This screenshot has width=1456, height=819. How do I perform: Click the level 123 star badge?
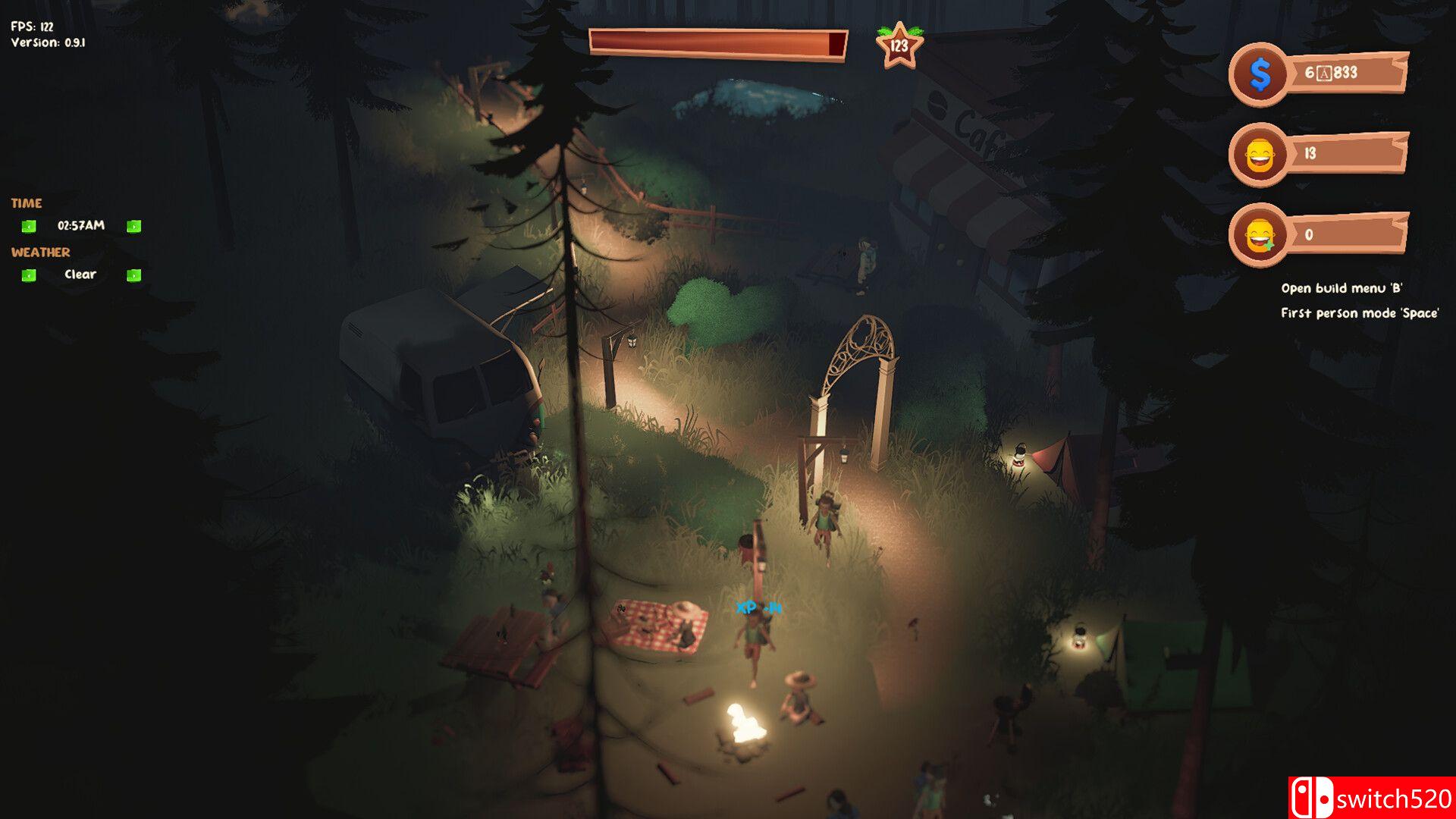pyautogui.click(x=899, y=46)
